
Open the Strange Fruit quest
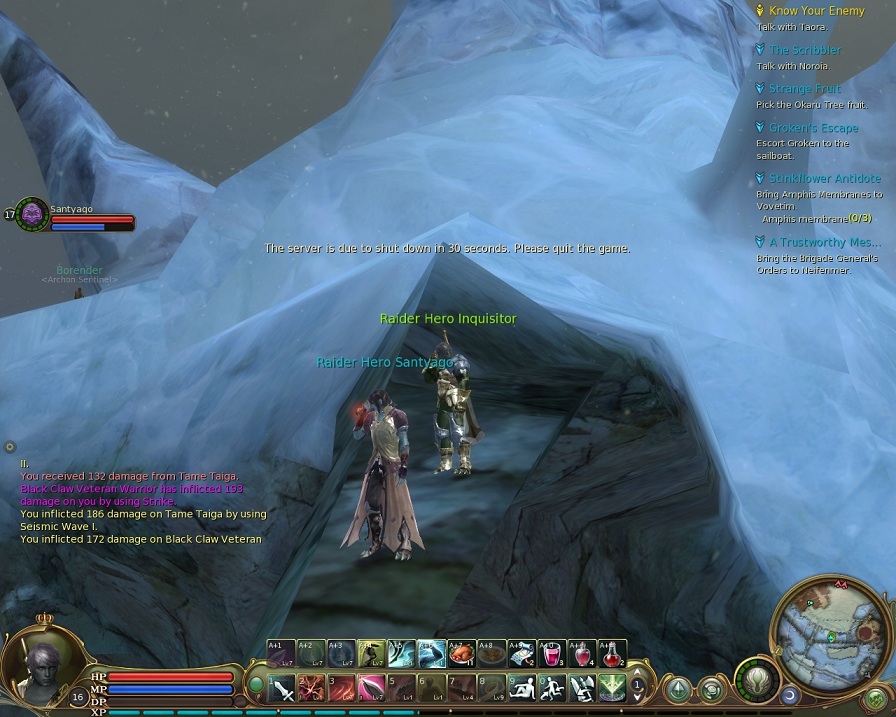(804, 89)
